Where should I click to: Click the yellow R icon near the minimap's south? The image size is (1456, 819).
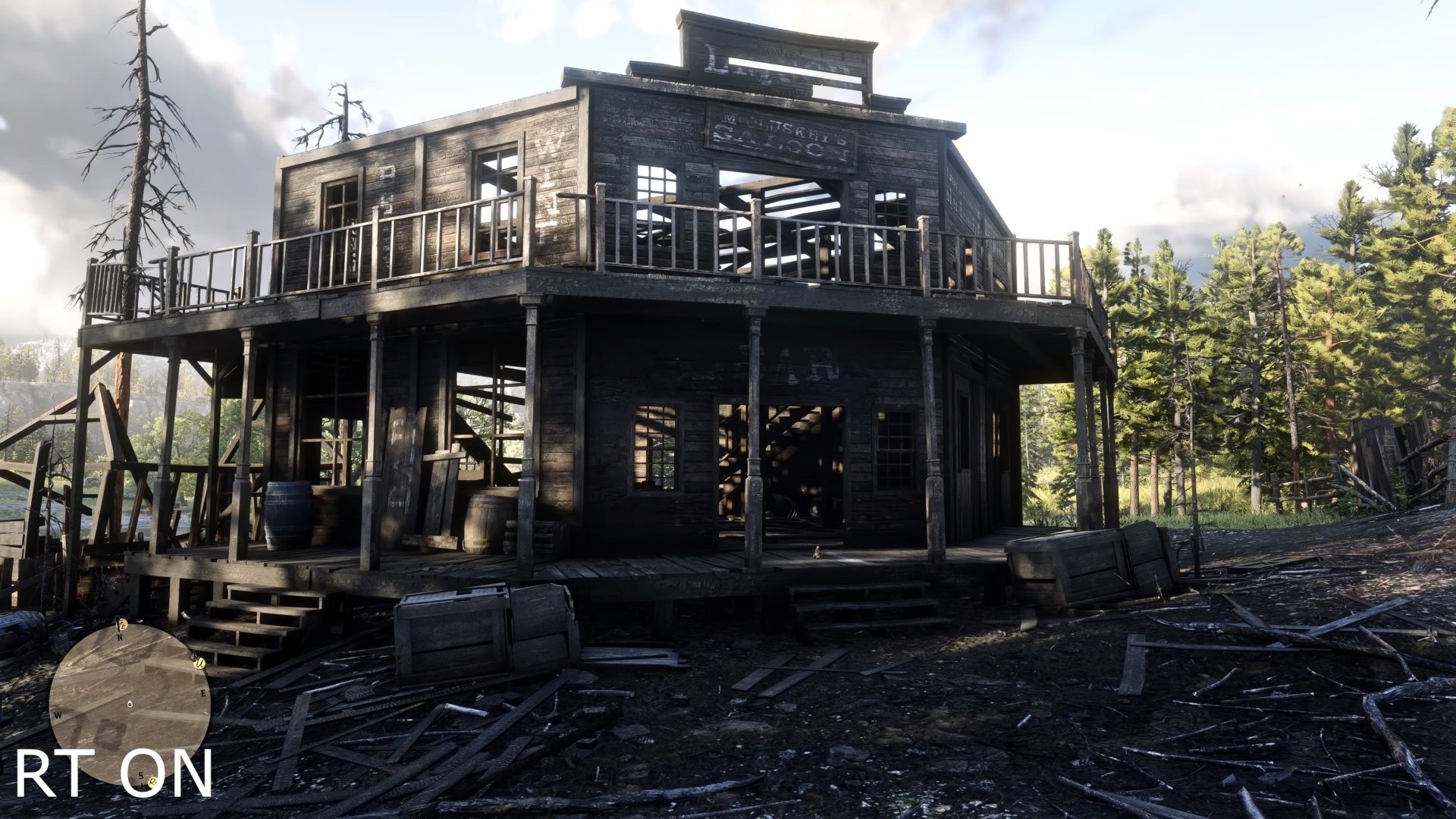click(x=152, y=782)
